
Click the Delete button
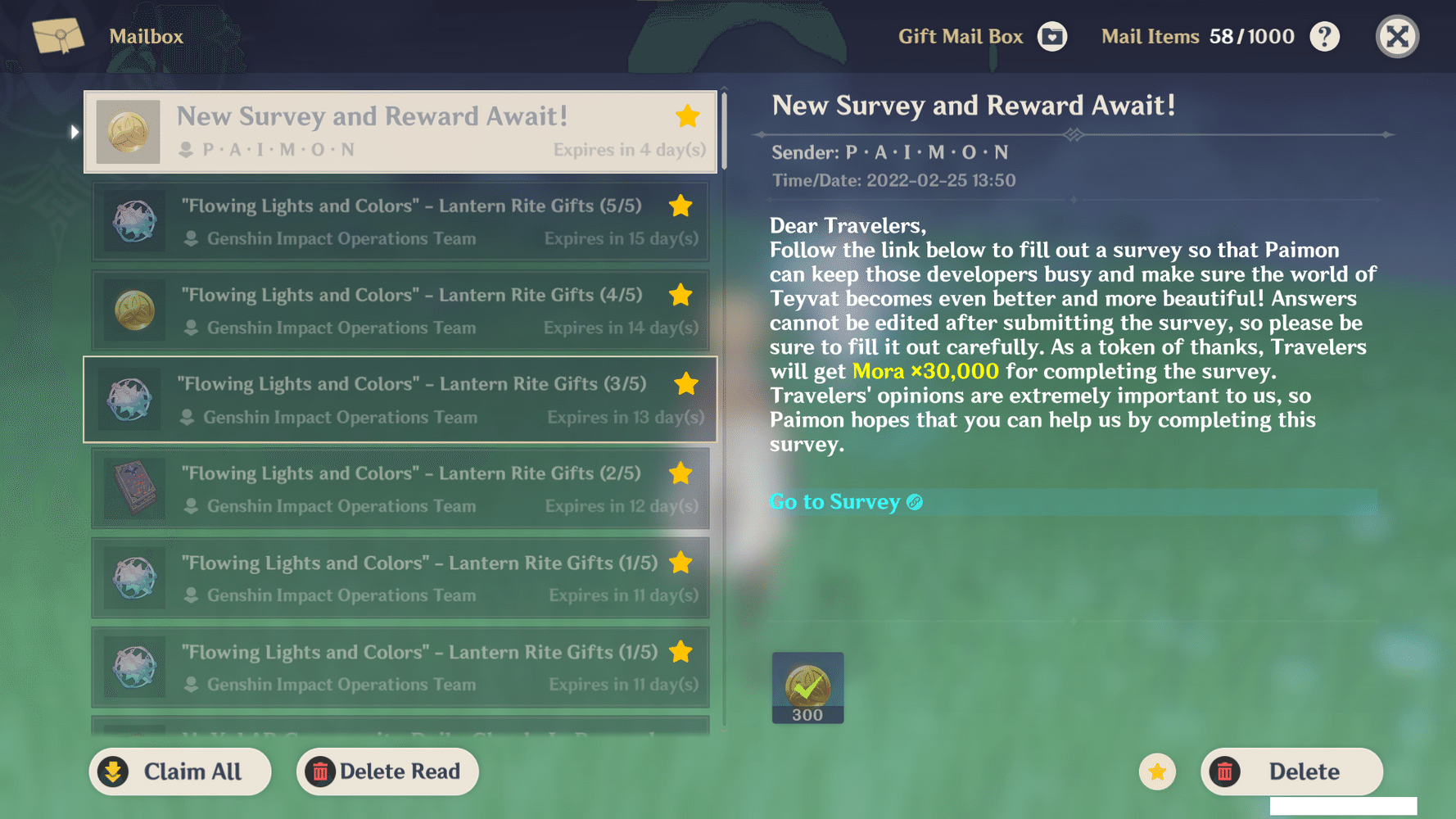pos(1291,771)
